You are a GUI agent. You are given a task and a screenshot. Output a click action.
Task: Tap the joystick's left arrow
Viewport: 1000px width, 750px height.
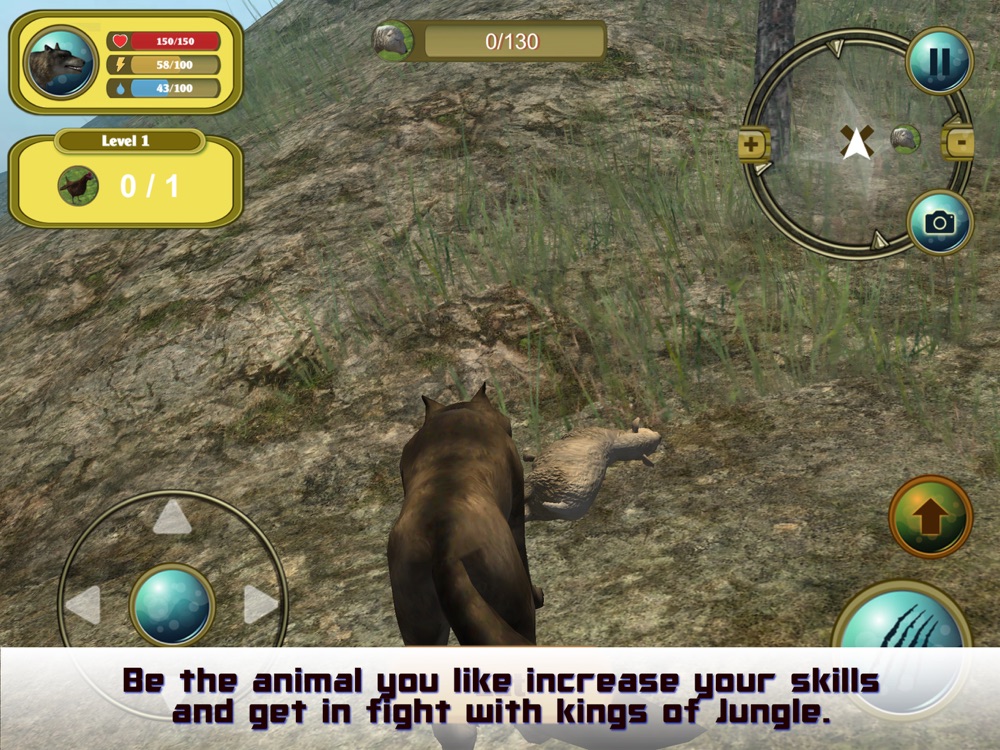pos(83,605)
